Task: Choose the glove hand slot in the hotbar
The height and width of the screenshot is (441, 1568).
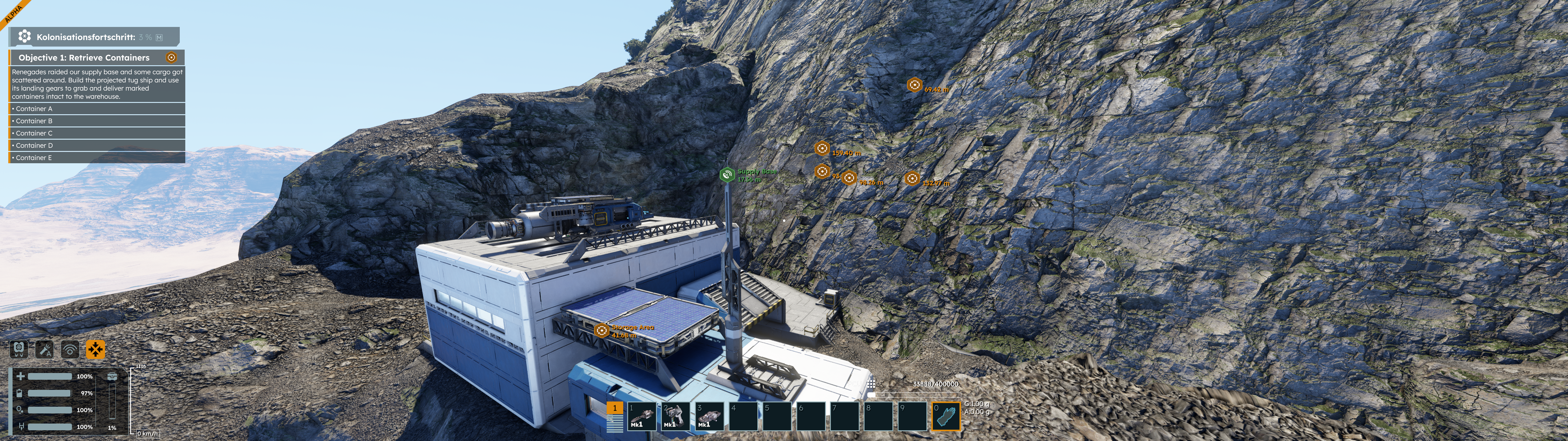Action: click(946, 417)
